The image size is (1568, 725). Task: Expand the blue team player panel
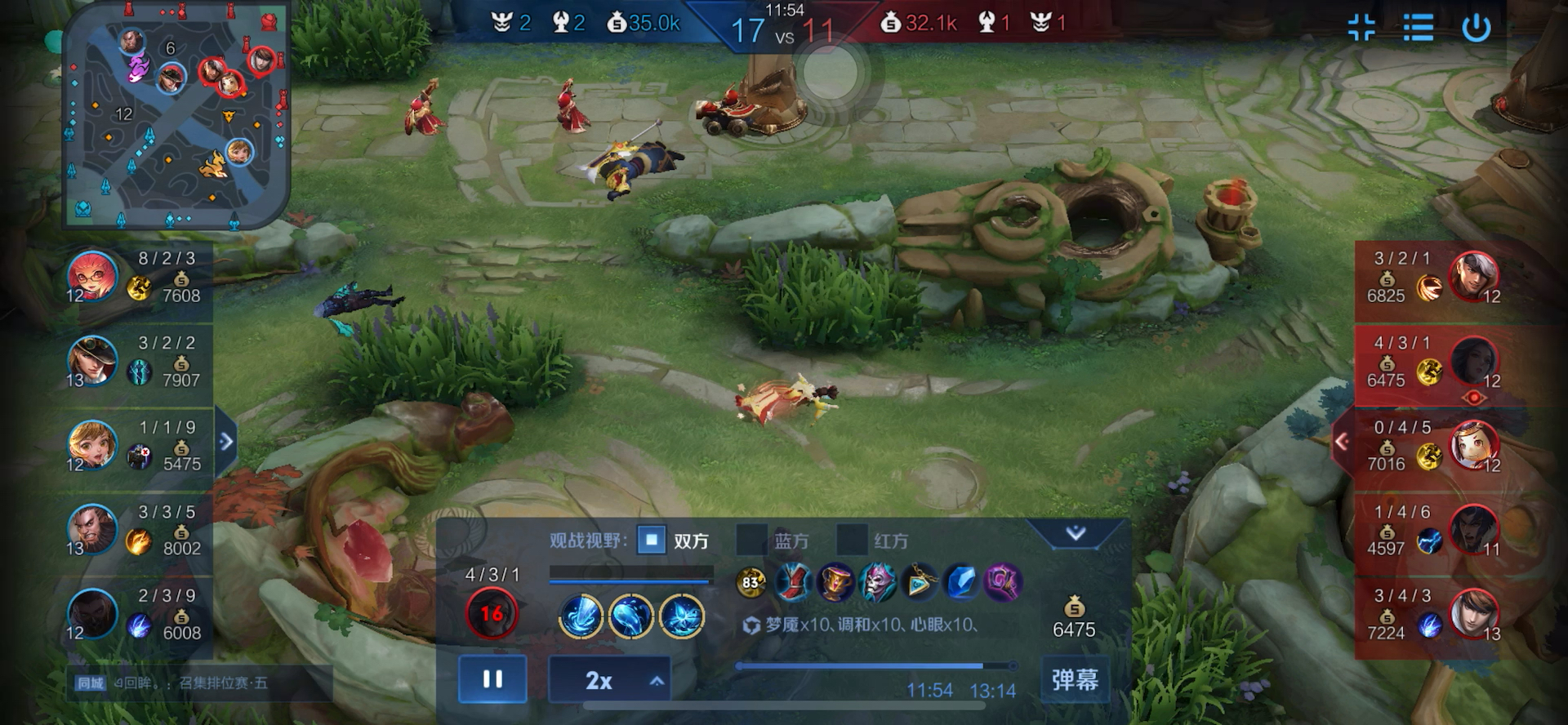point(226,442)
